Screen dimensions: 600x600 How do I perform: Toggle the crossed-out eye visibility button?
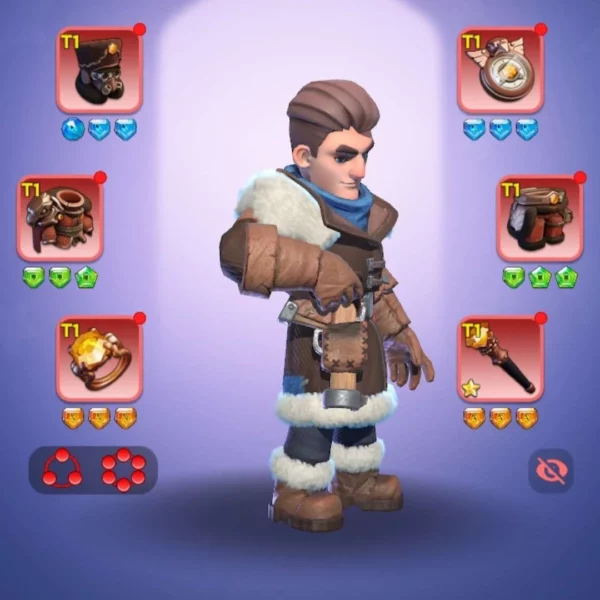[551, 469]
